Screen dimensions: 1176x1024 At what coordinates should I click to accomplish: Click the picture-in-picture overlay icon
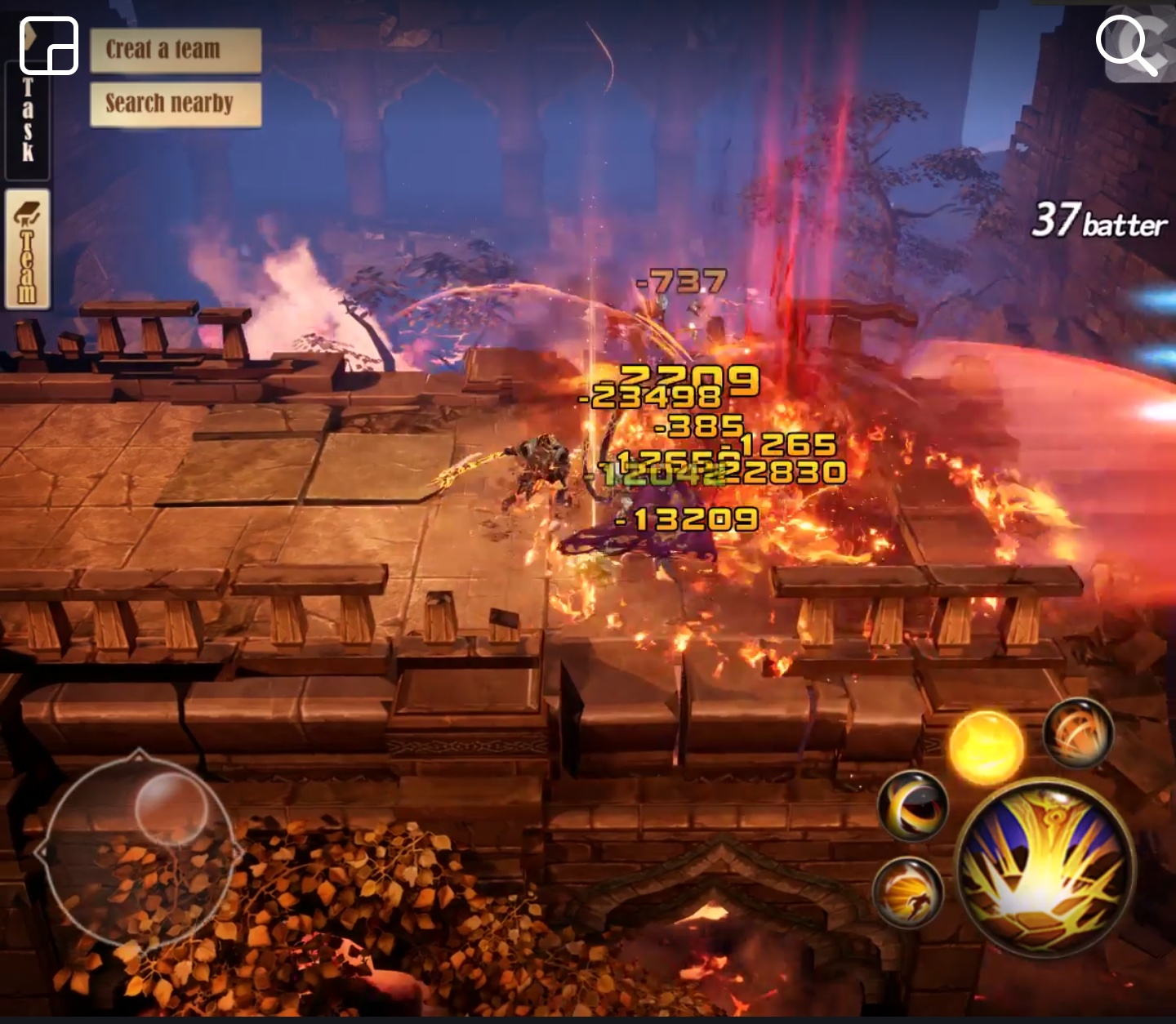[49, 46]
